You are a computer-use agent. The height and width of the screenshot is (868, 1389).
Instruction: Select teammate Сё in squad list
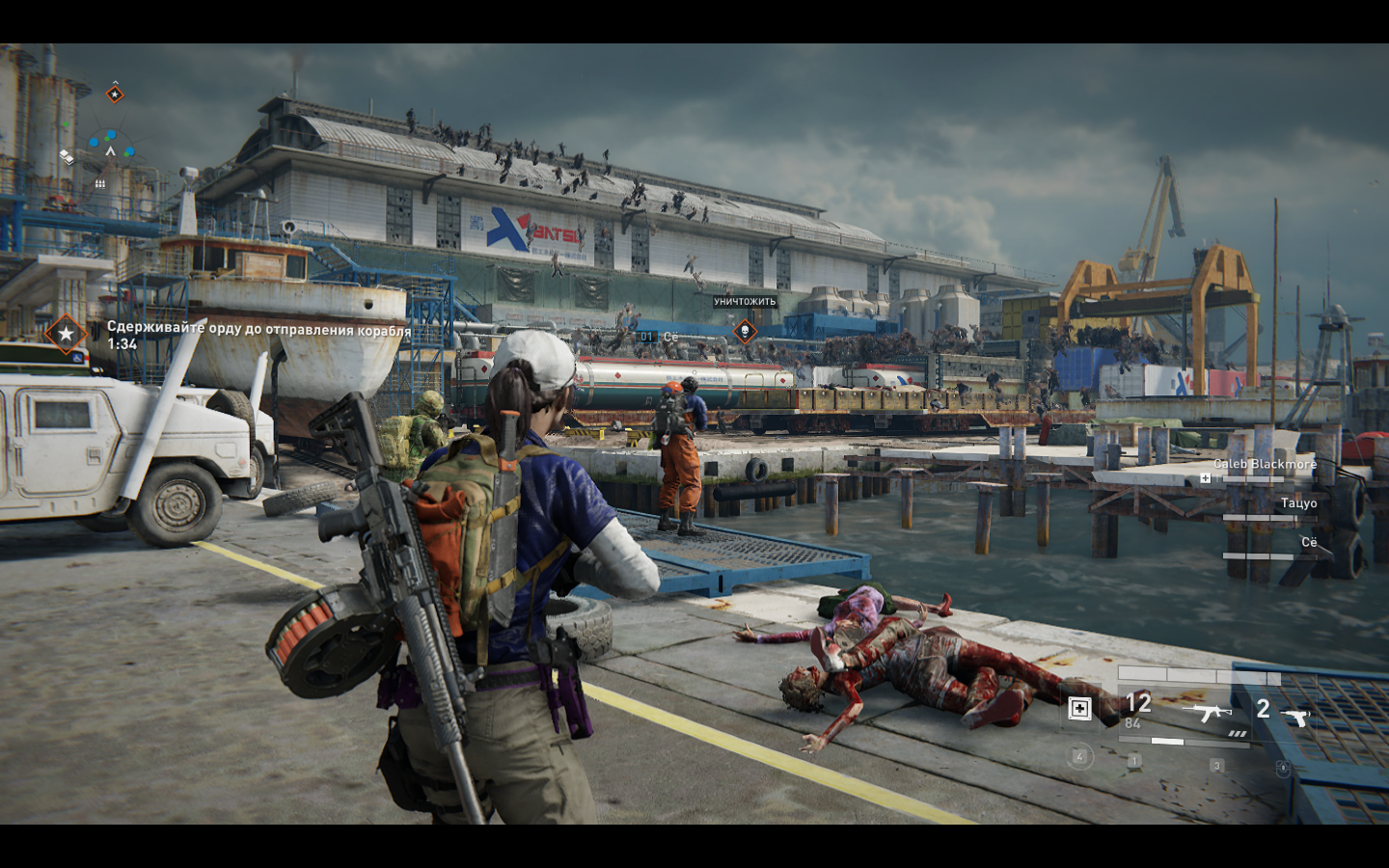[x=1308, y=543]
